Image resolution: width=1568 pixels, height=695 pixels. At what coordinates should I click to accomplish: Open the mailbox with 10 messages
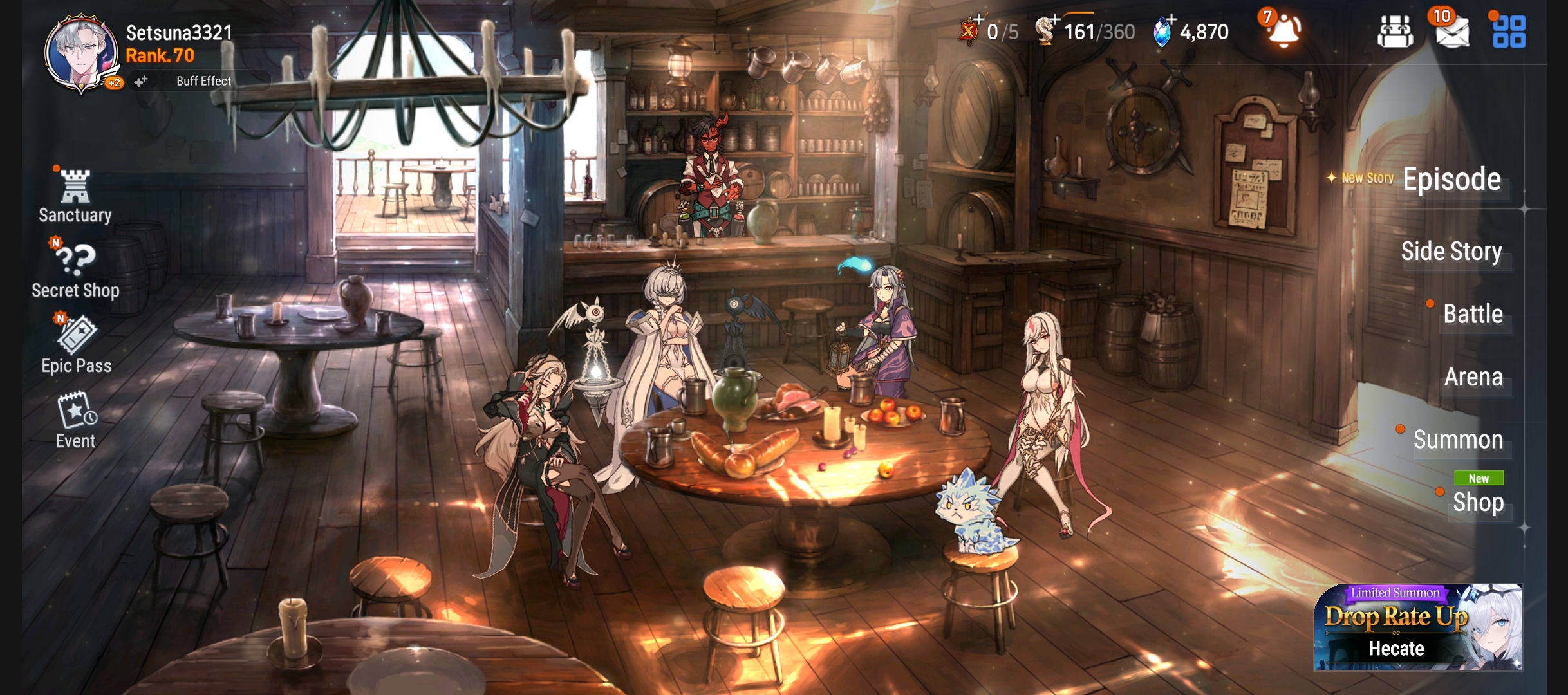[x=1451, y=32]
